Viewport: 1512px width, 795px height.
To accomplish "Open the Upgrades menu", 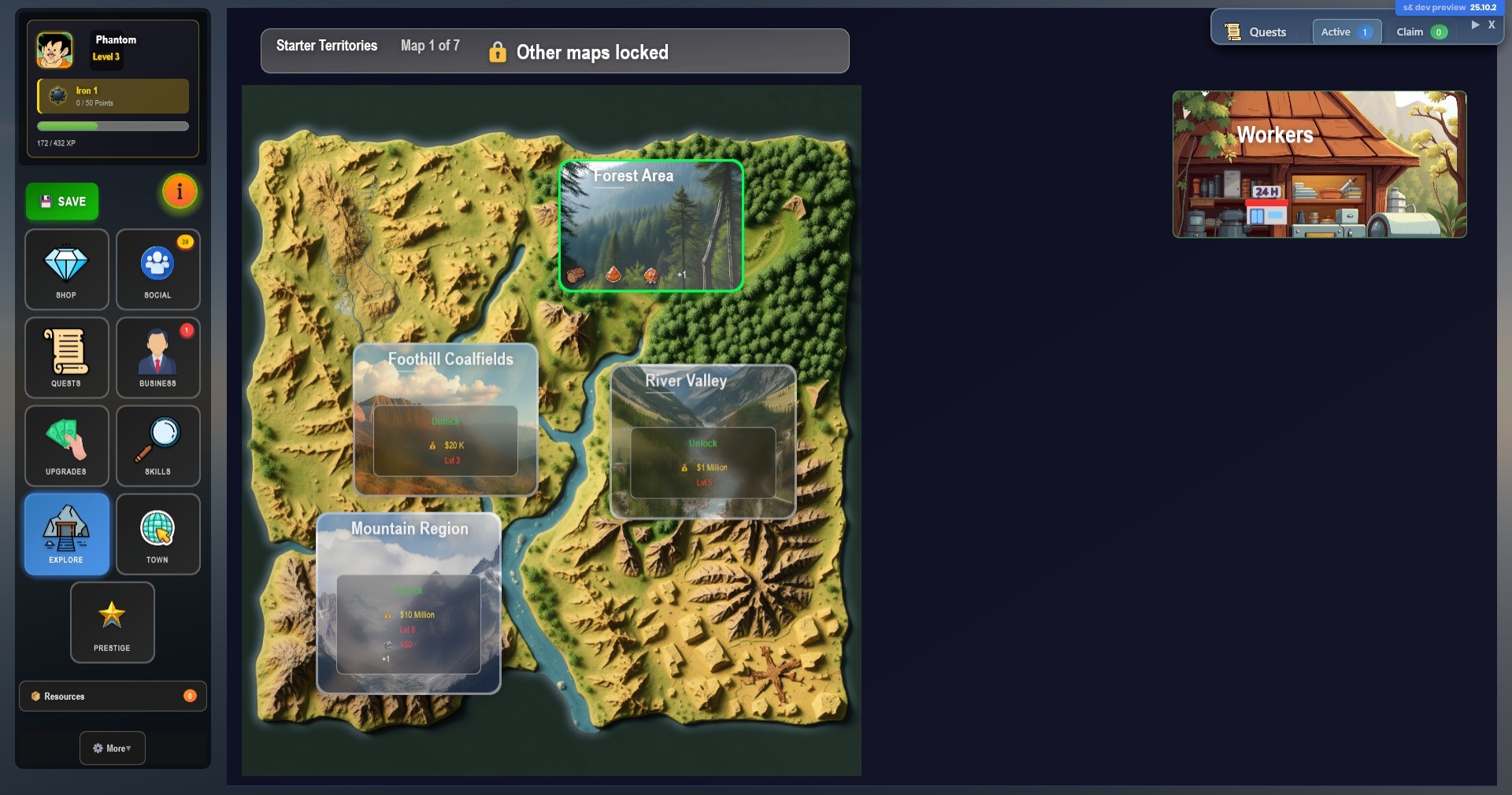I will [x=66, y=446].
